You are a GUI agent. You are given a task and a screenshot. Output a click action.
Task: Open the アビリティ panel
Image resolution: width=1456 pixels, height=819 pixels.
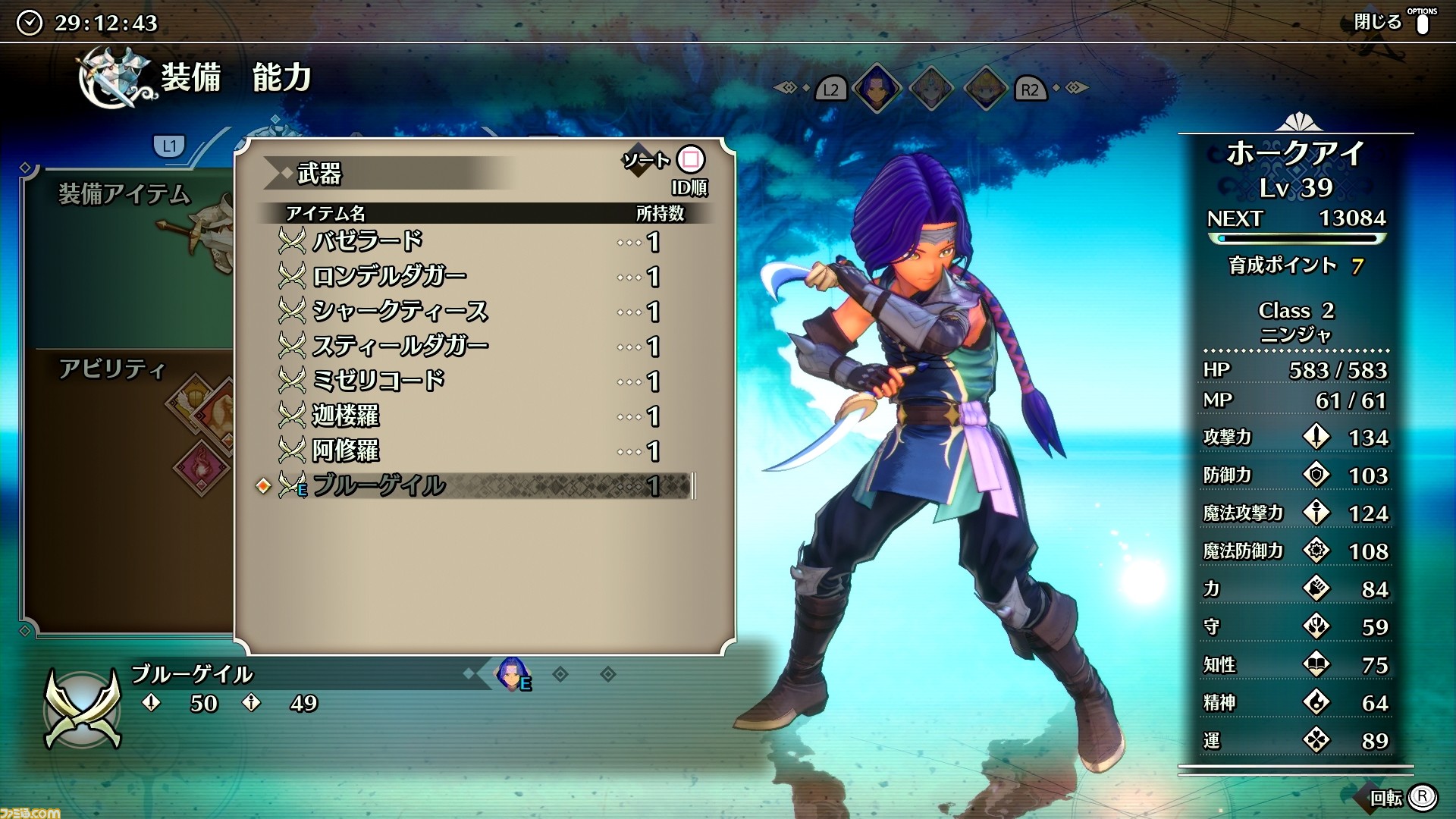[x=112, y=369]
